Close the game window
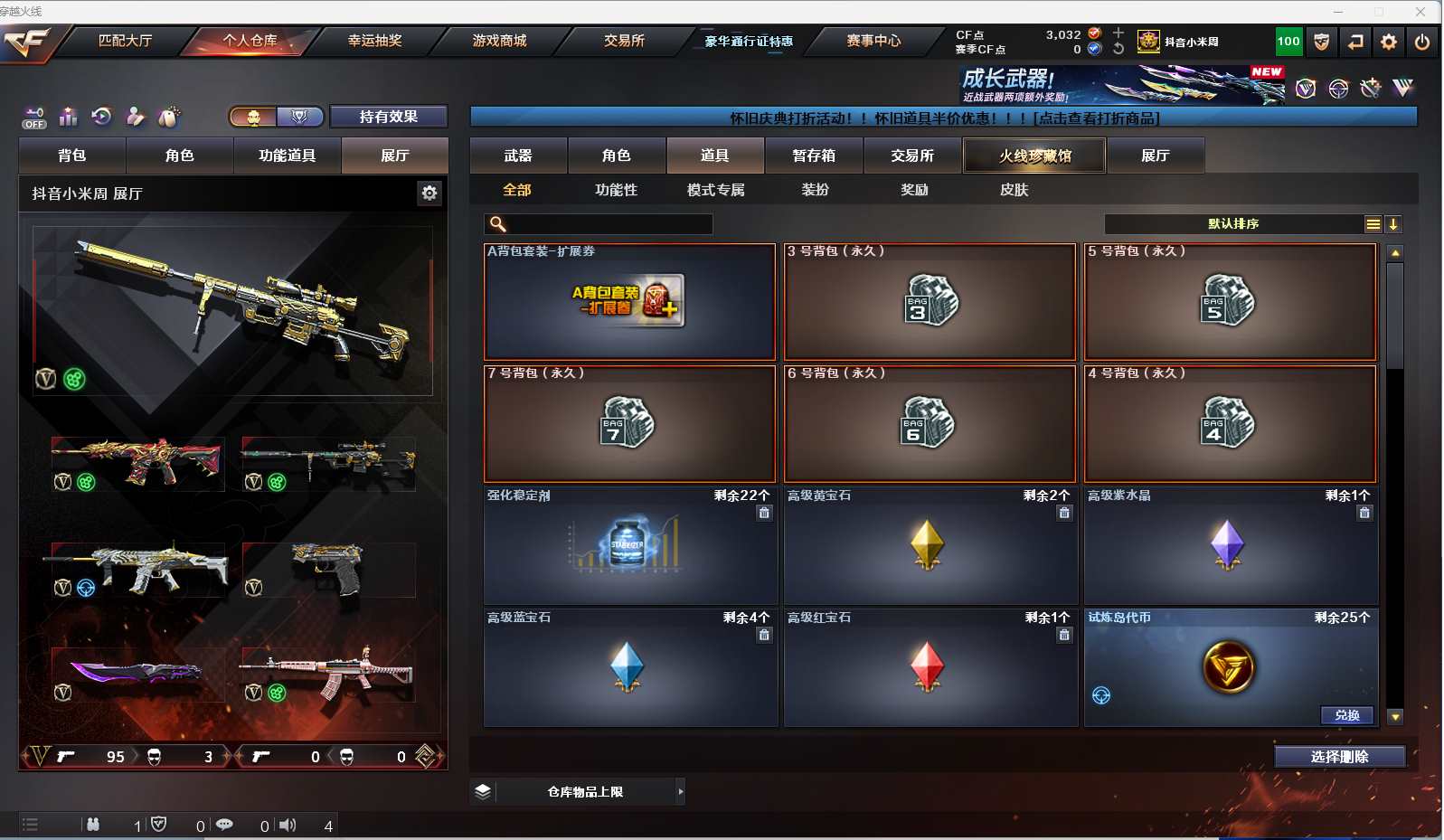Viewport: 1444px width, 840px height. pyautogui.click(x=1420, y=12)
